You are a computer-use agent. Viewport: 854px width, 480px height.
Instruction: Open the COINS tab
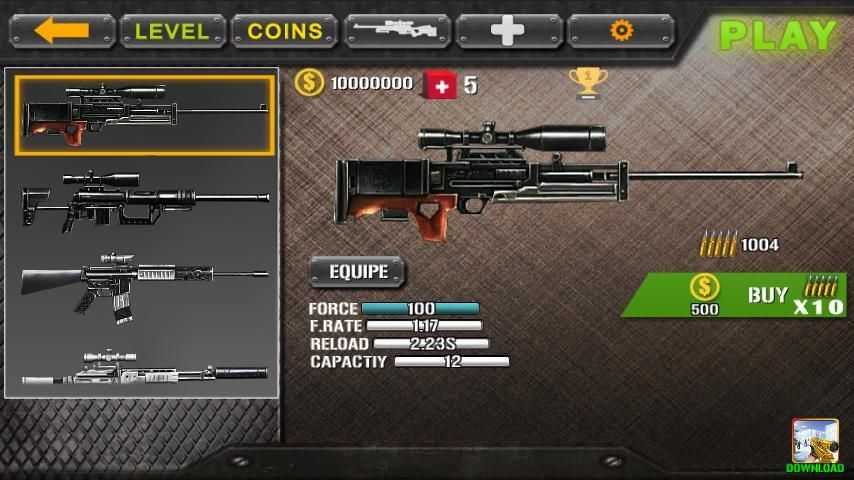pos(285,31)
